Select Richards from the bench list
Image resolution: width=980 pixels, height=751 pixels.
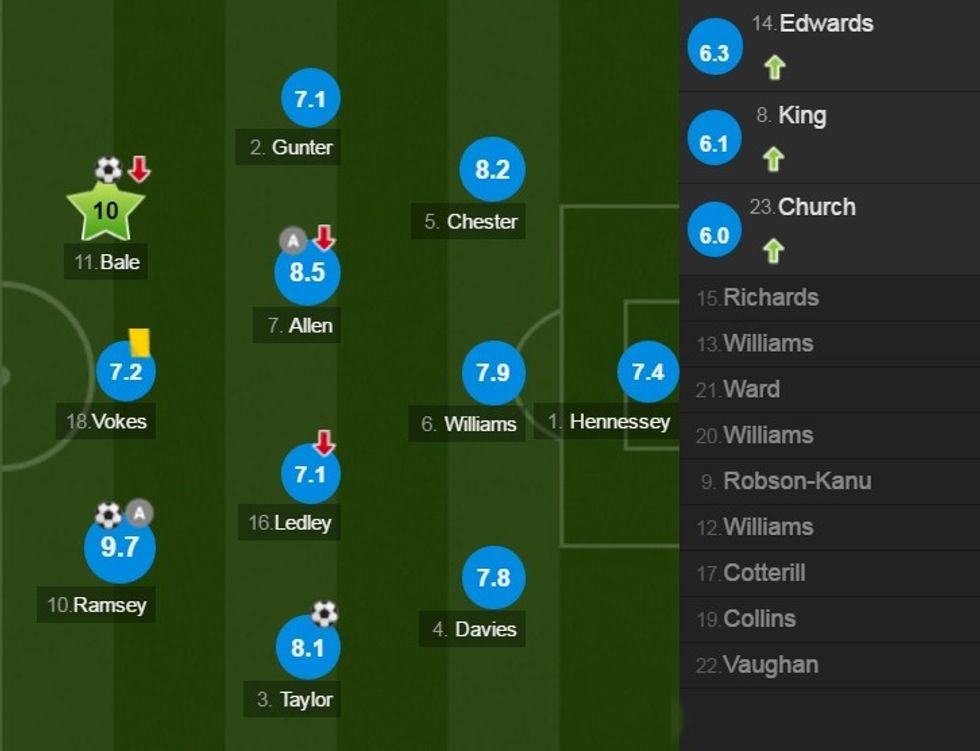tap(770, 298)
